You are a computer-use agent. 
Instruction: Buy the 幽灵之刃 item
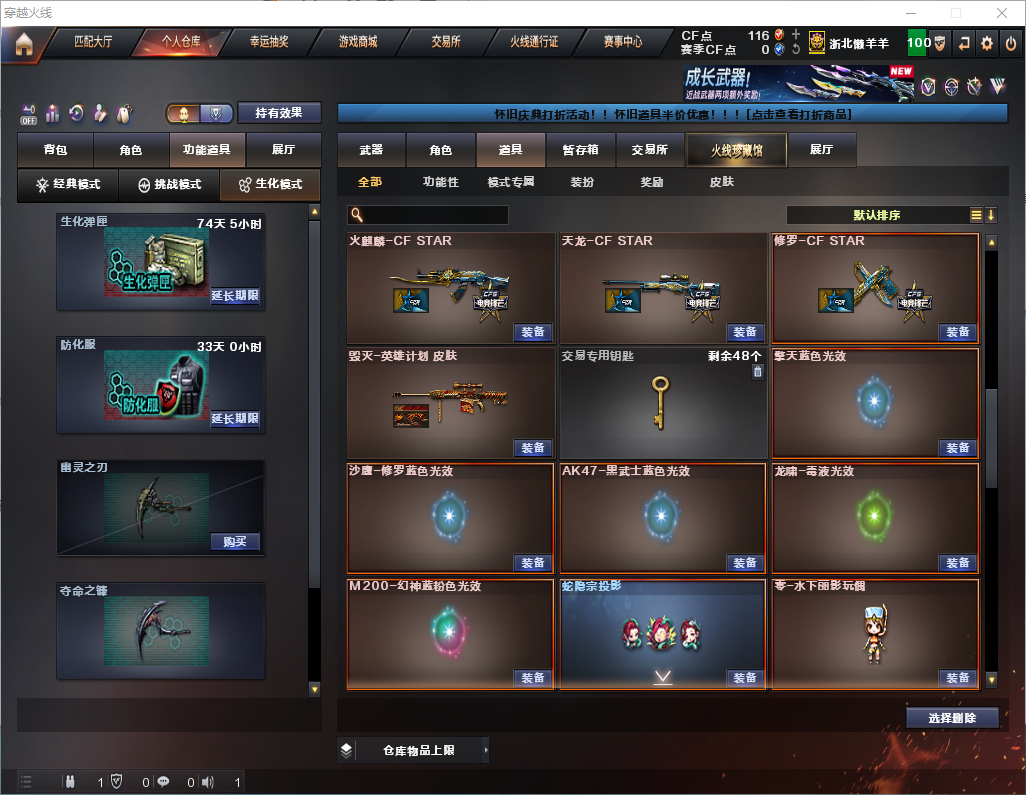(x=235, y=542)
